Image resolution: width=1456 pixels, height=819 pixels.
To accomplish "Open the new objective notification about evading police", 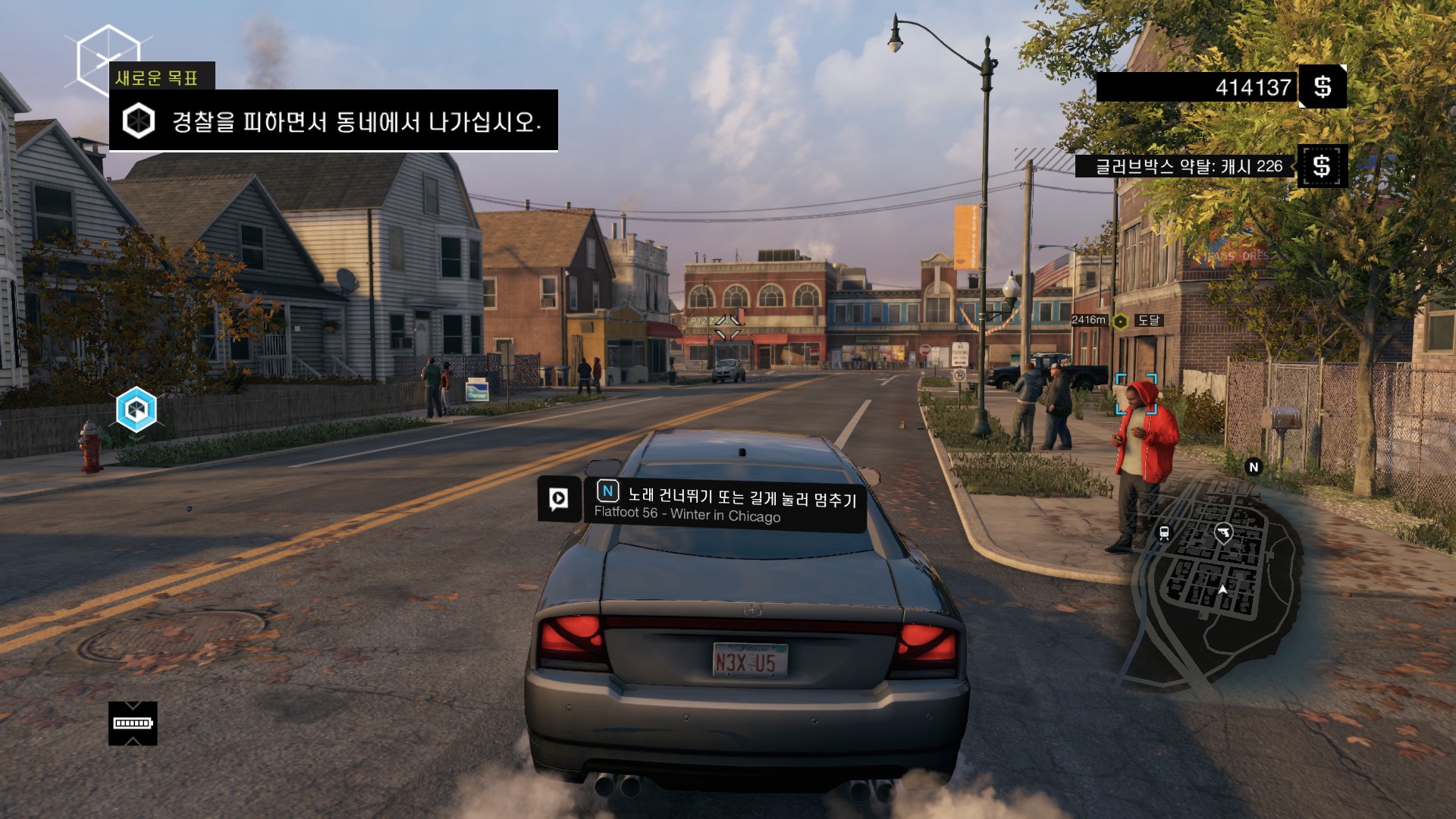I will [x=334, y=121].
